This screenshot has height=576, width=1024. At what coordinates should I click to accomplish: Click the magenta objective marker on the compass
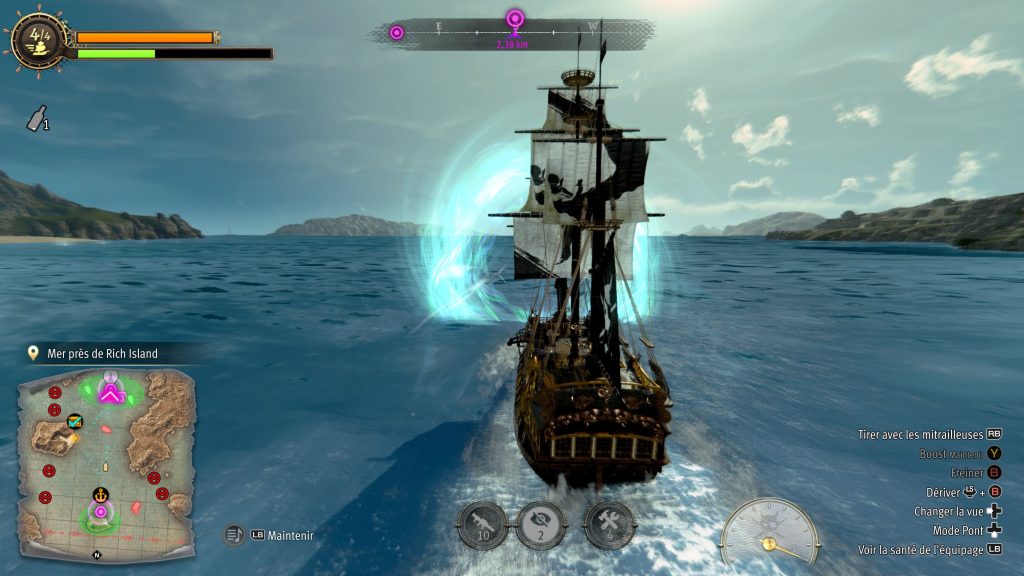click(515, 18)
